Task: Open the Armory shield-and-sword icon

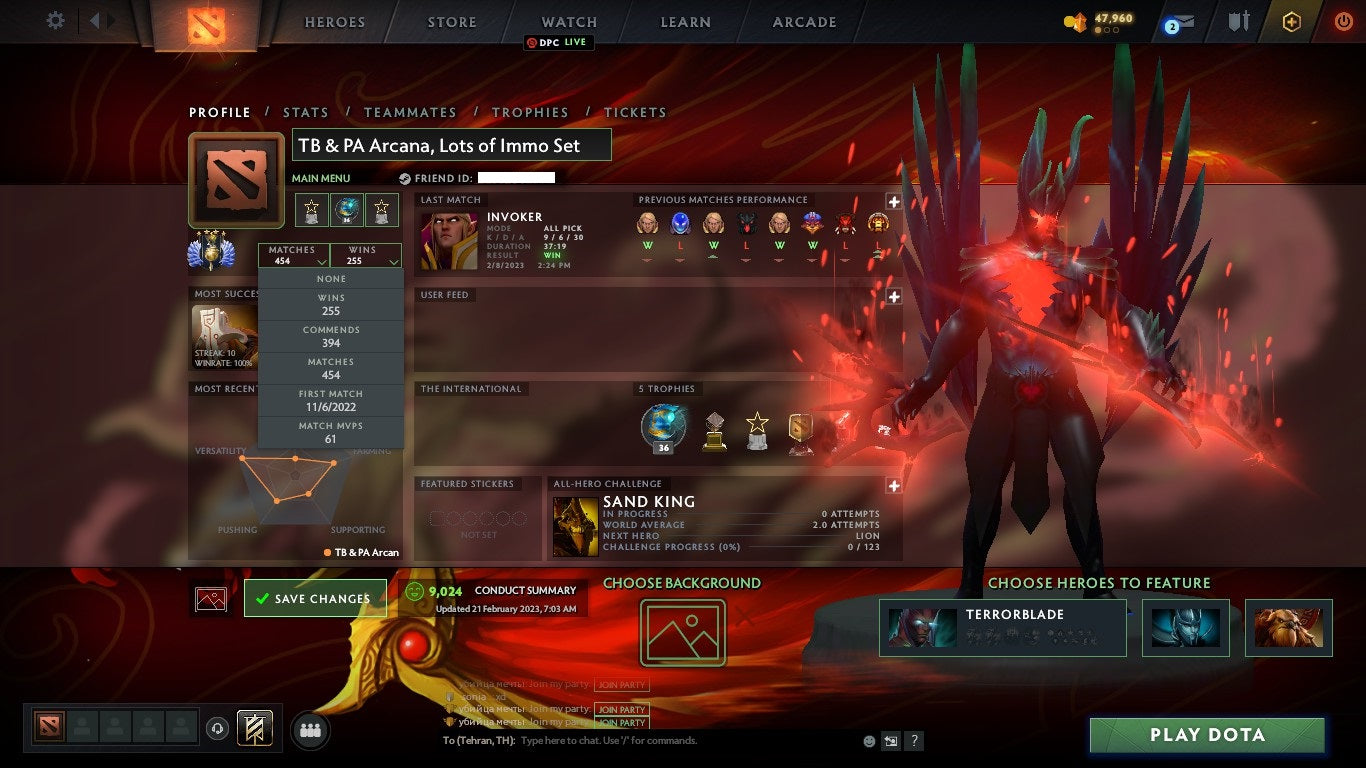Action: tap(1239, 20)
